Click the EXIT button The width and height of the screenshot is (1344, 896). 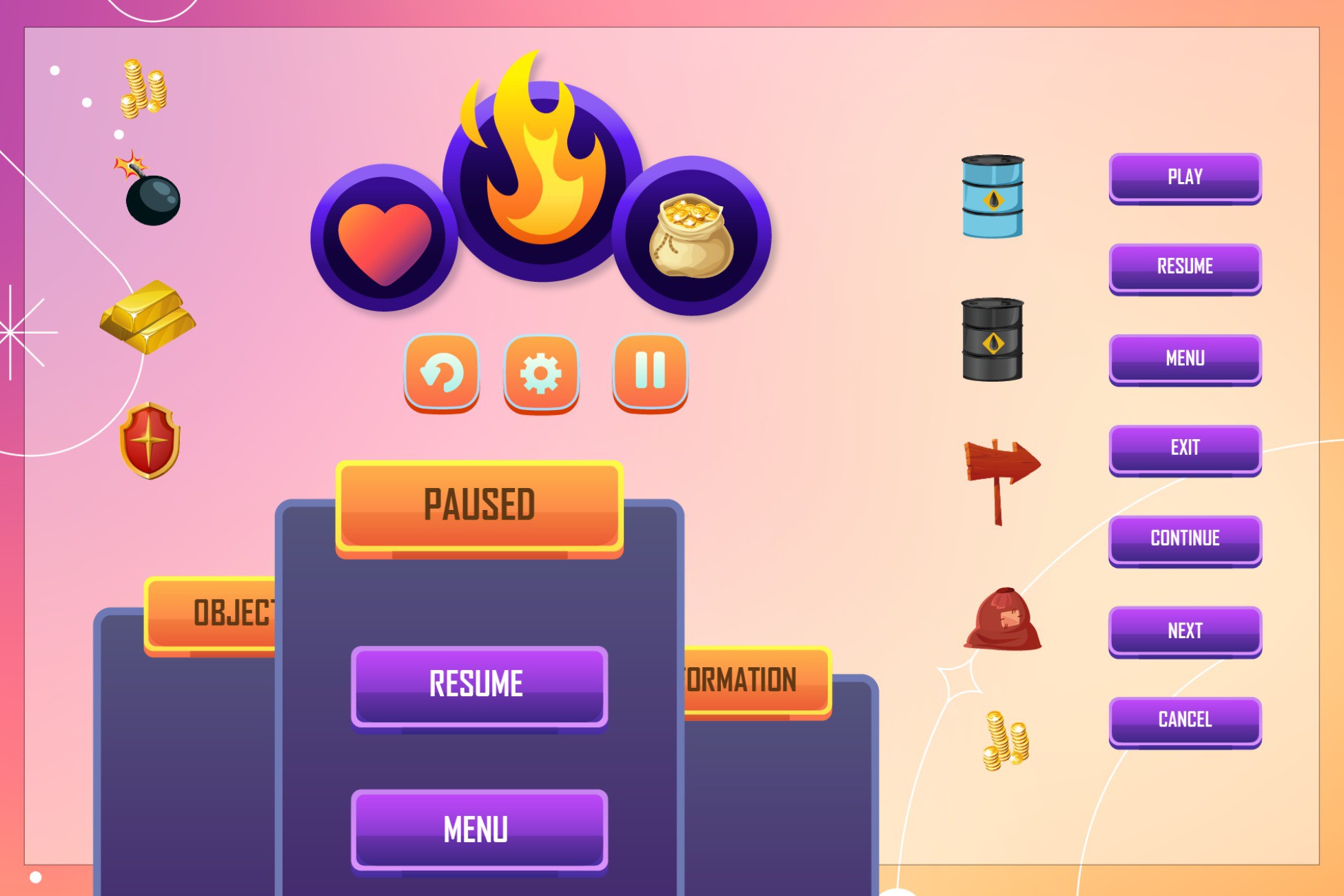[1183, 448]
